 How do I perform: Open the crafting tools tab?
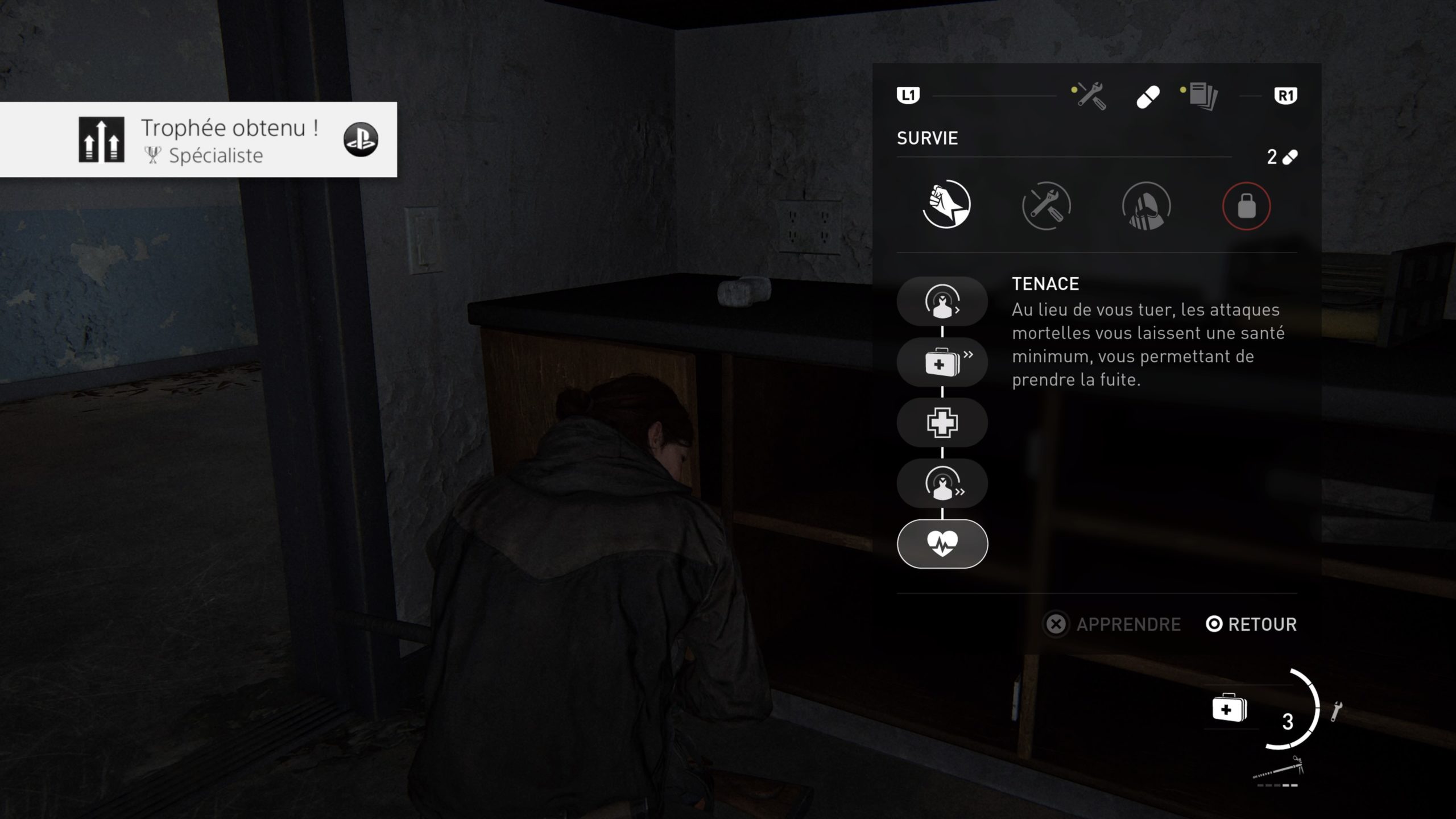coord(1090,96)
